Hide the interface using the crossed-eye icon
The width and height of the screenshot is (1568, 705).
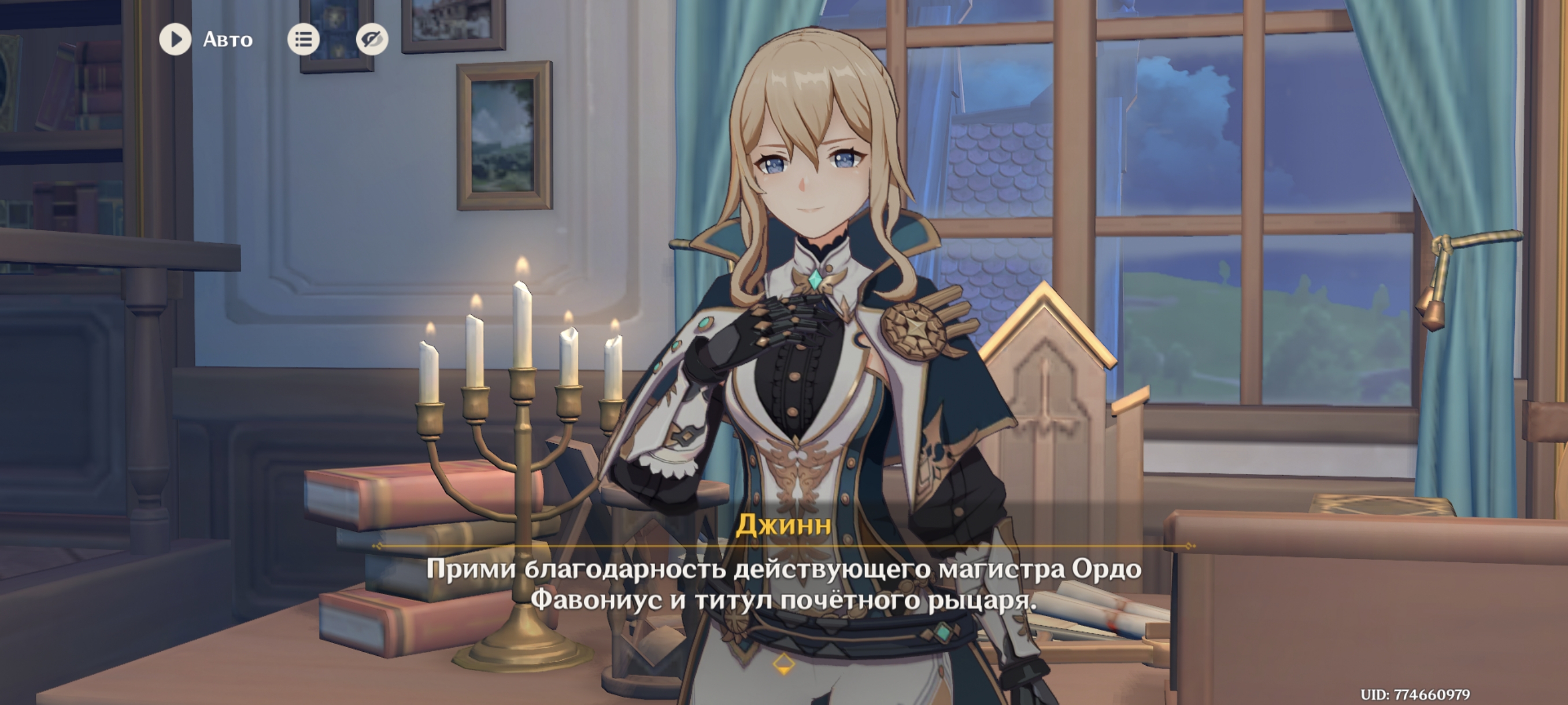(373, 39)
